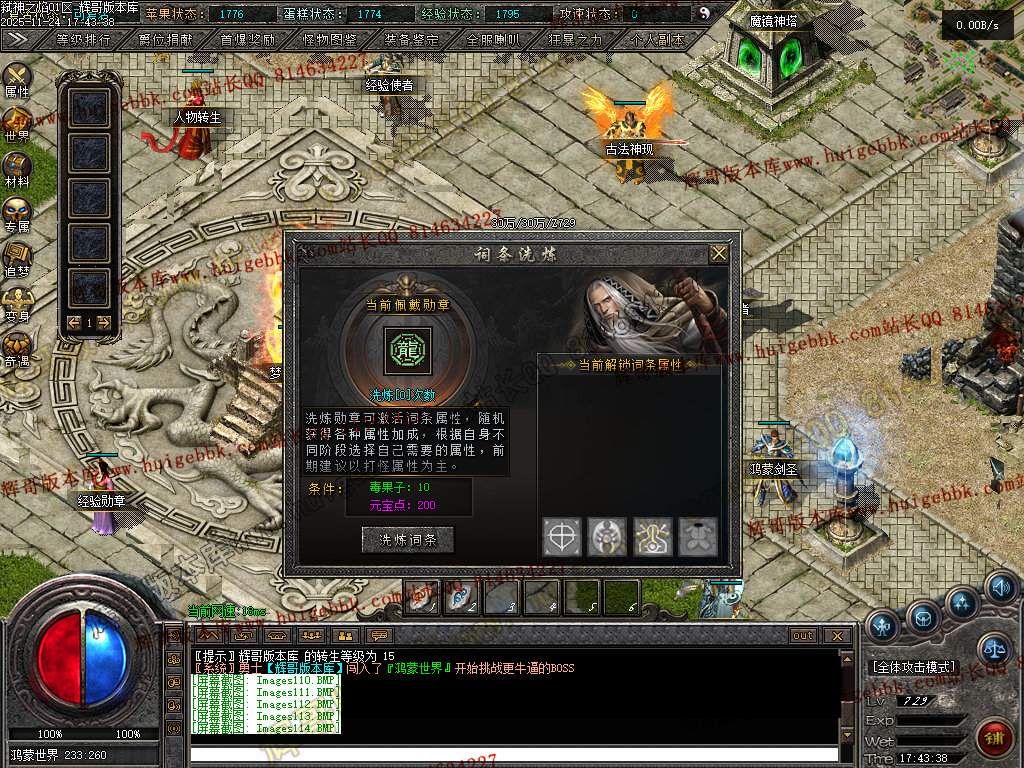Open the 世界 world scroll icon
Screen dimensions: 1024x768
coord(17,123)
